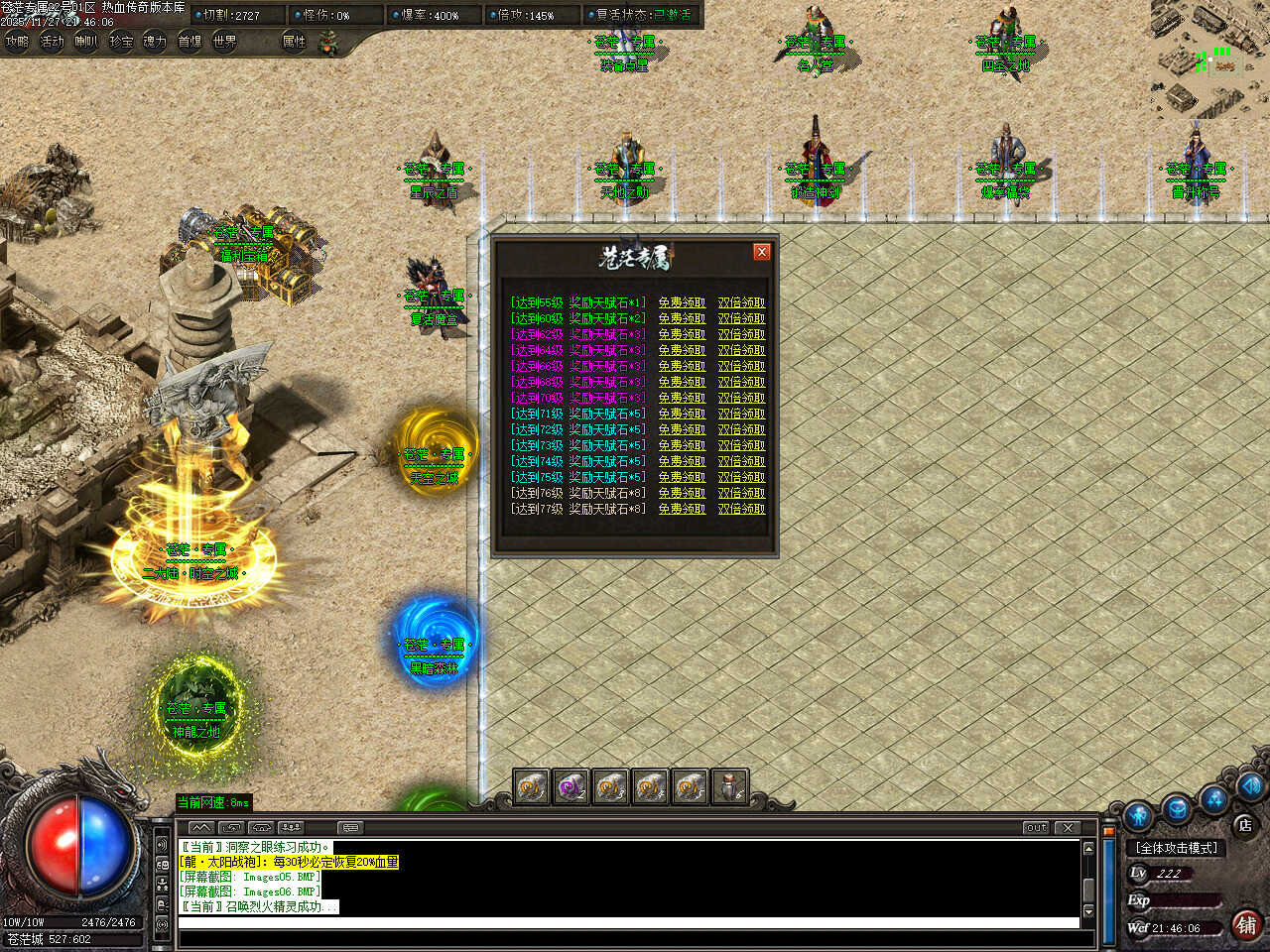The height and width of the screenshot is (952, 1270).
Task: Click the OUT button on the chat bar
Action: [1036, 827]
